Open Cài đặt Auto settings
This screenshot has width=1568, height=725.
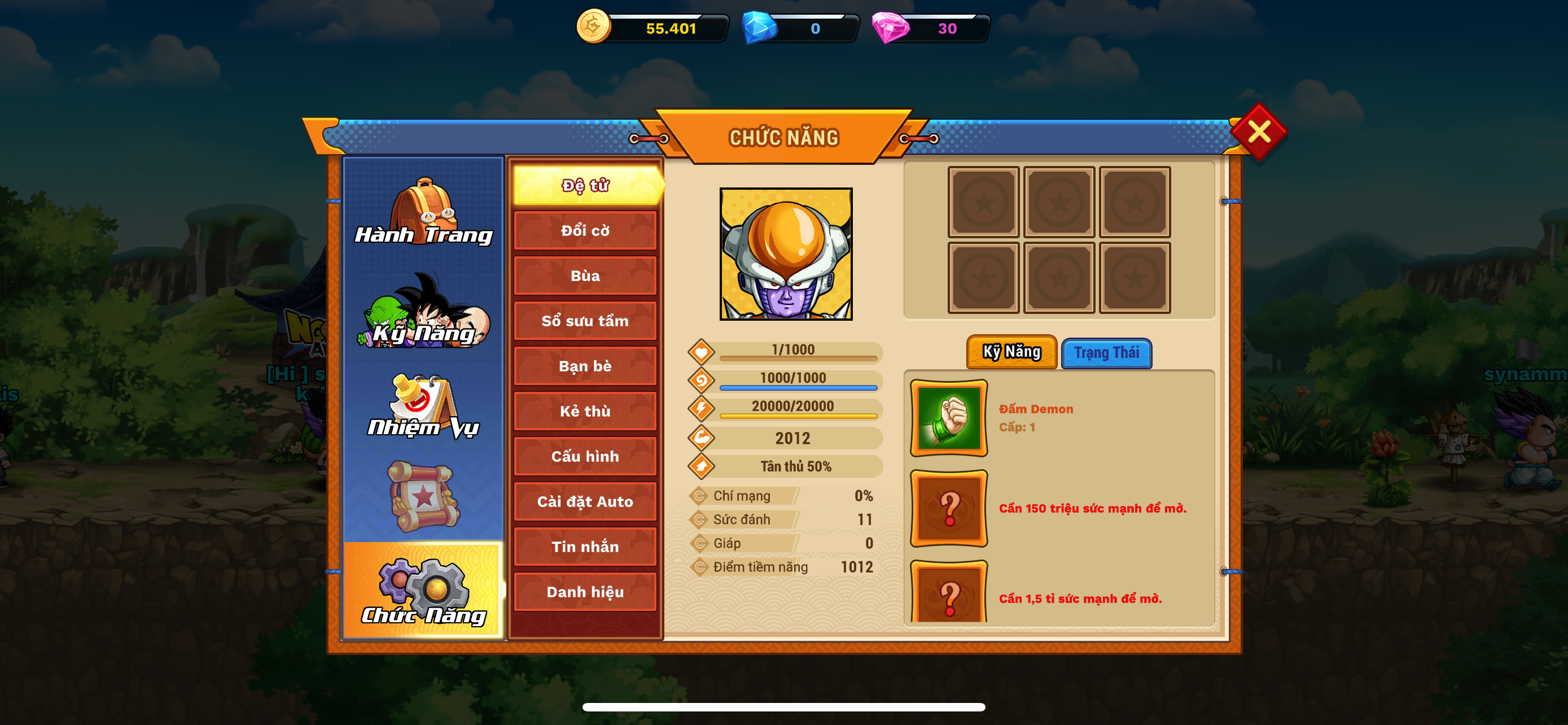click(585, 501)
